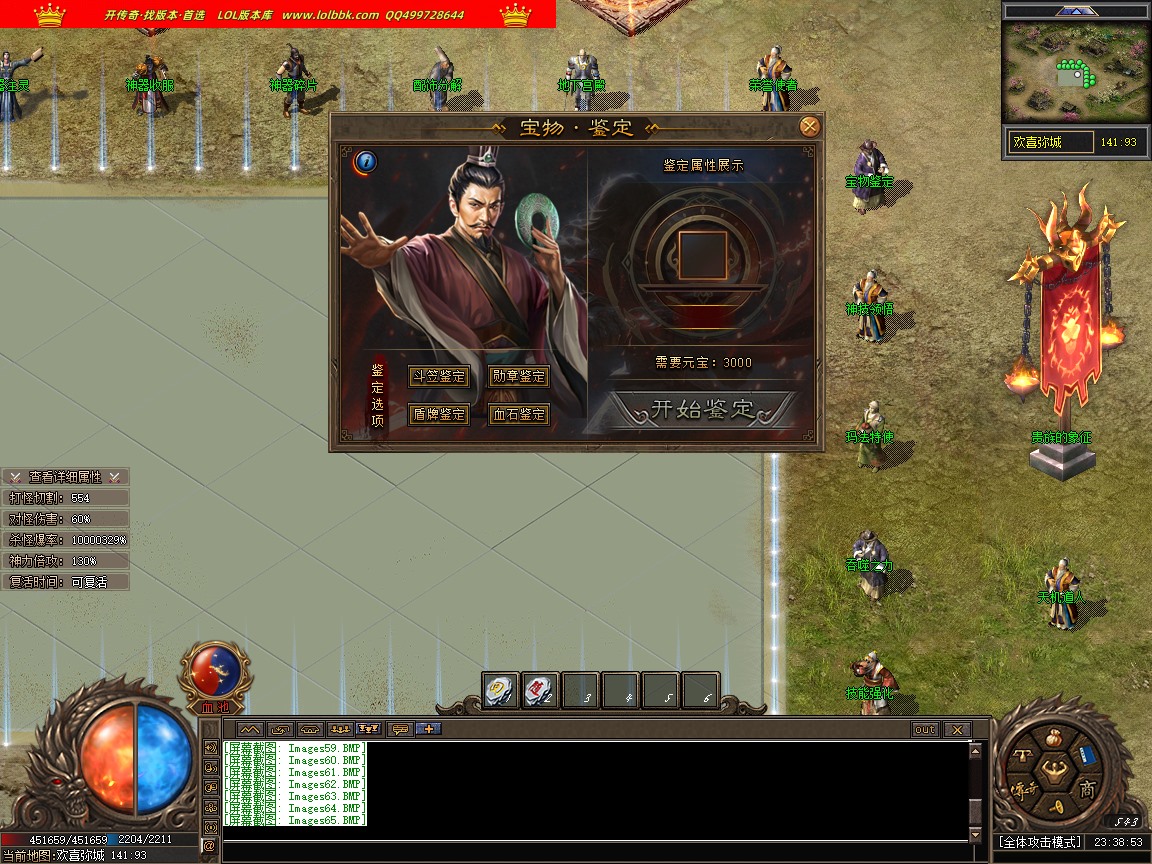Image resolution: width=1152 pixels, height=864 pixels.
Task: Select 勋章鉴定 appraisal option
Action: (519, 376)
